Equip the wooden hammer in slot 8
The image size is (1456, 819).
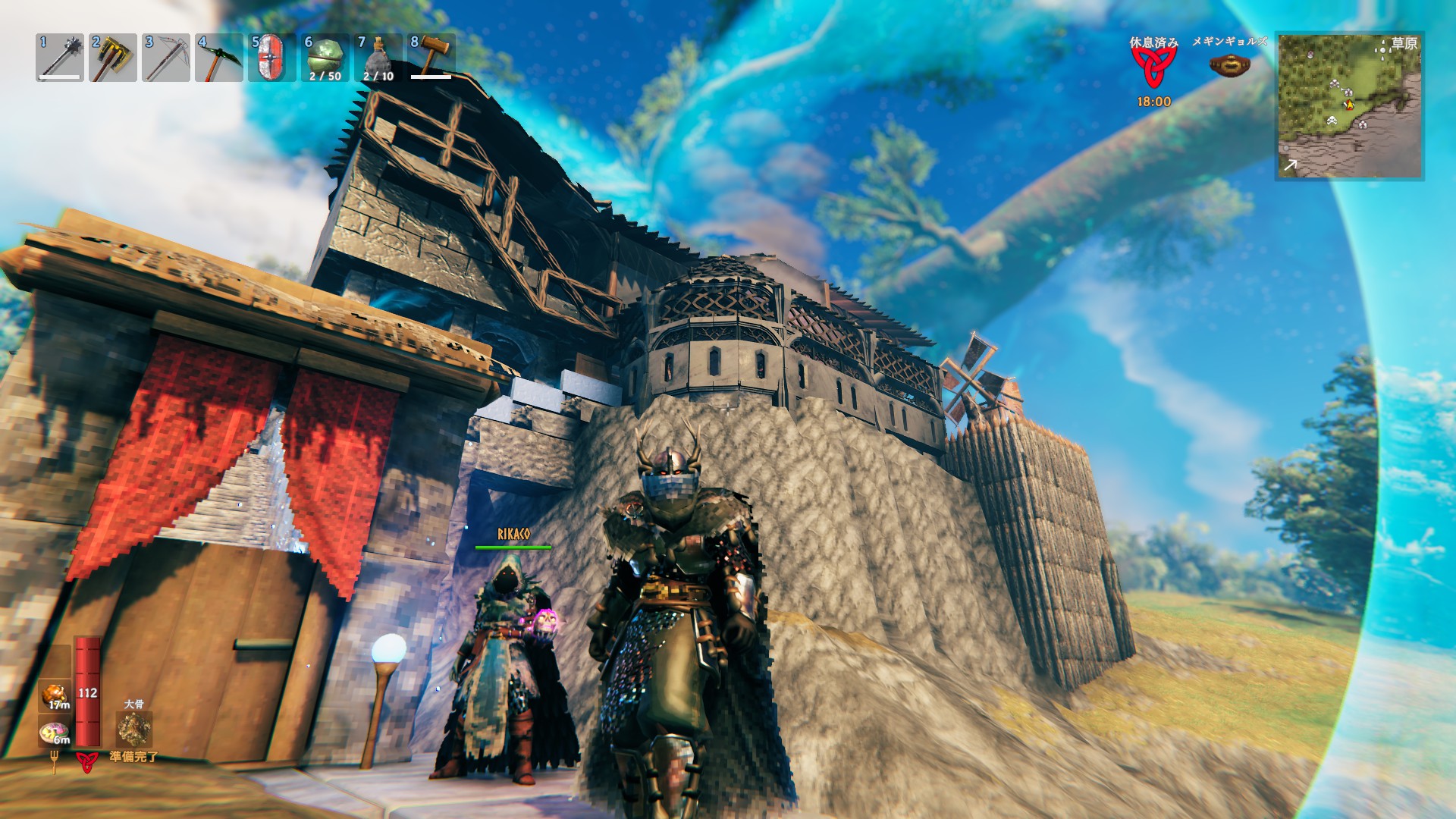(x=431, y=56)
